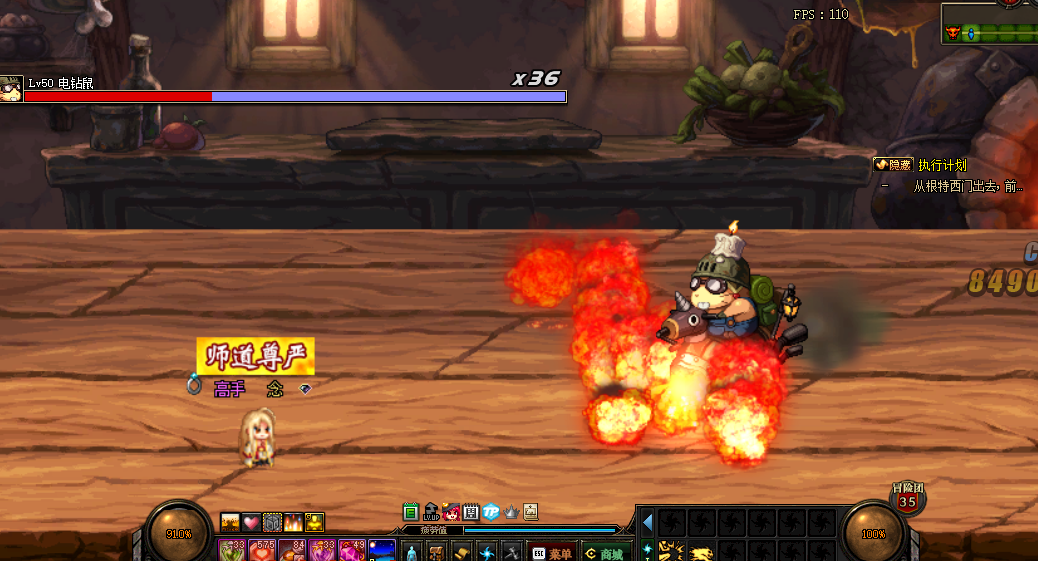
Task: Use the night sky hotbar item
Action: [x=382, y=551]
